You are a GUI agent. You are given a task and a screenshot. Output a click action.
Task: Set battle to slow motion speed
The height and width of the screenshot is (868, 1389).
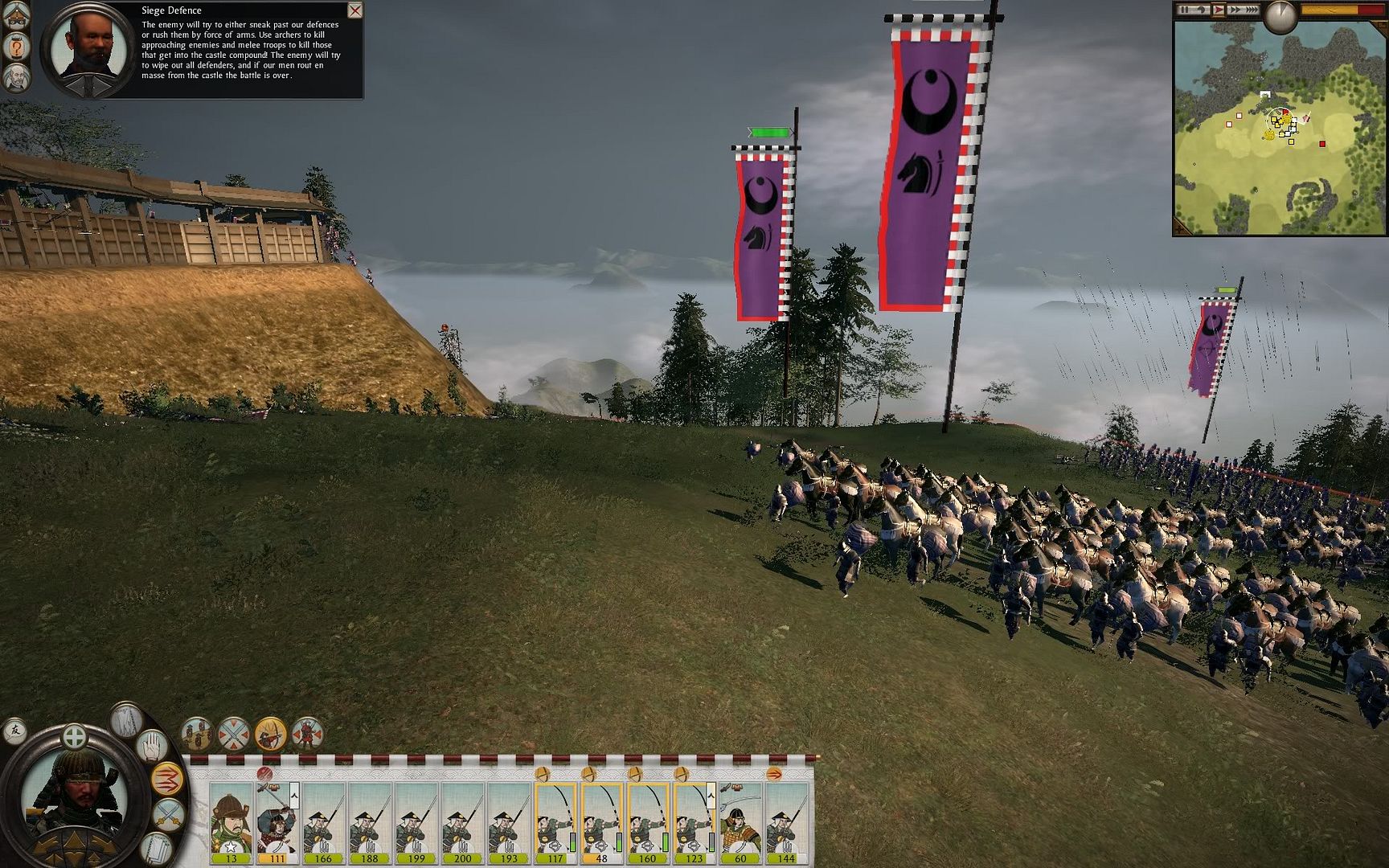pos(1201,10)
